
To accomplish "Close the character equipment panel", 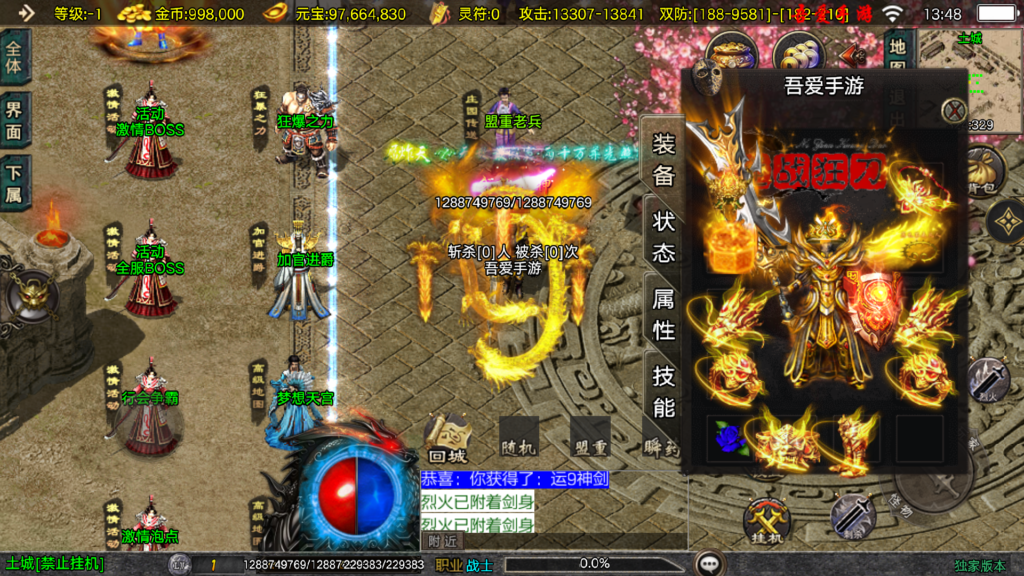I will pyautogui.click(x=954, y=110).
